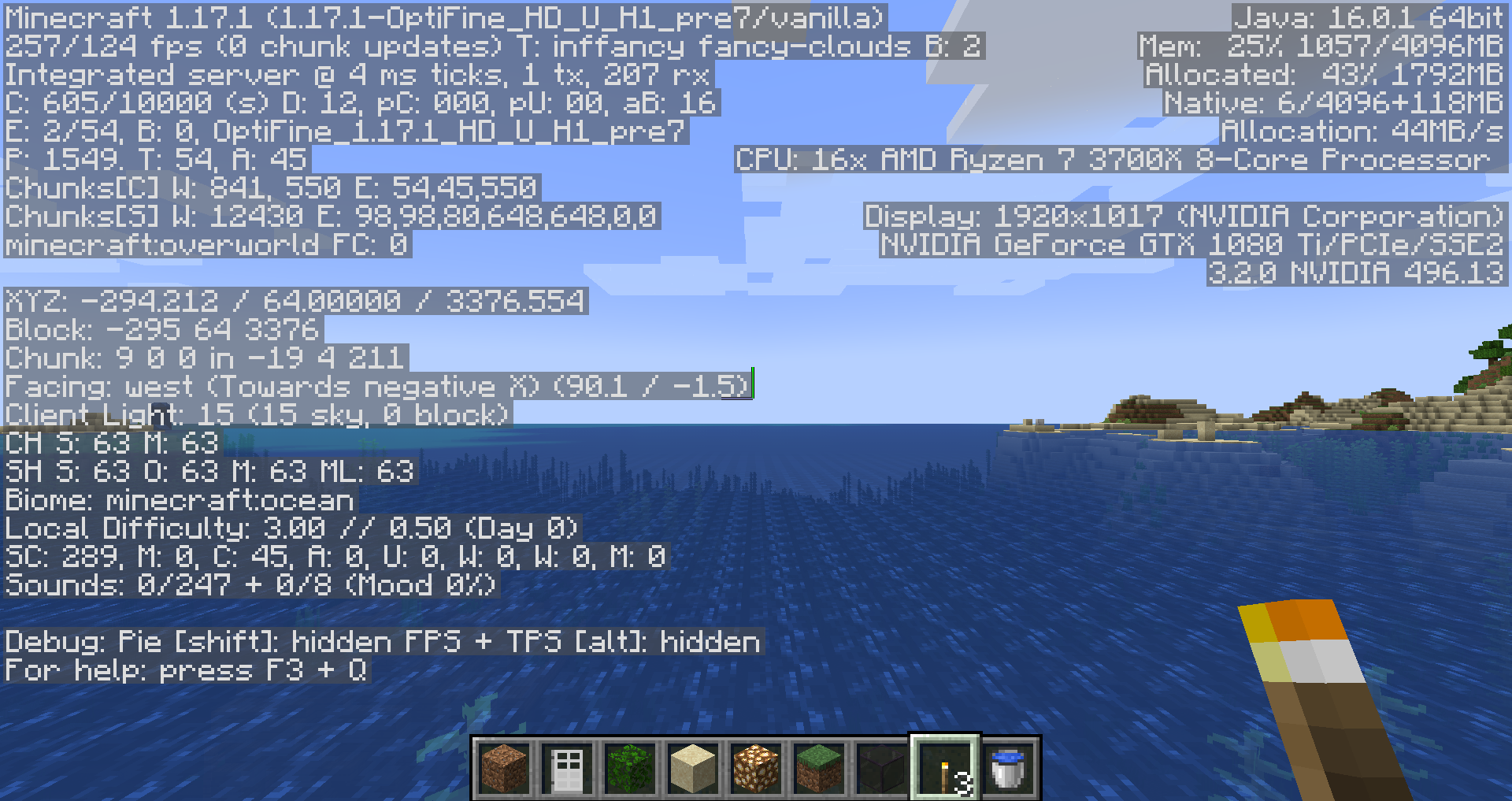Select the dirt block in the hotbar
The width and height of the screenshot is (1512, 801).
point(505,769)
